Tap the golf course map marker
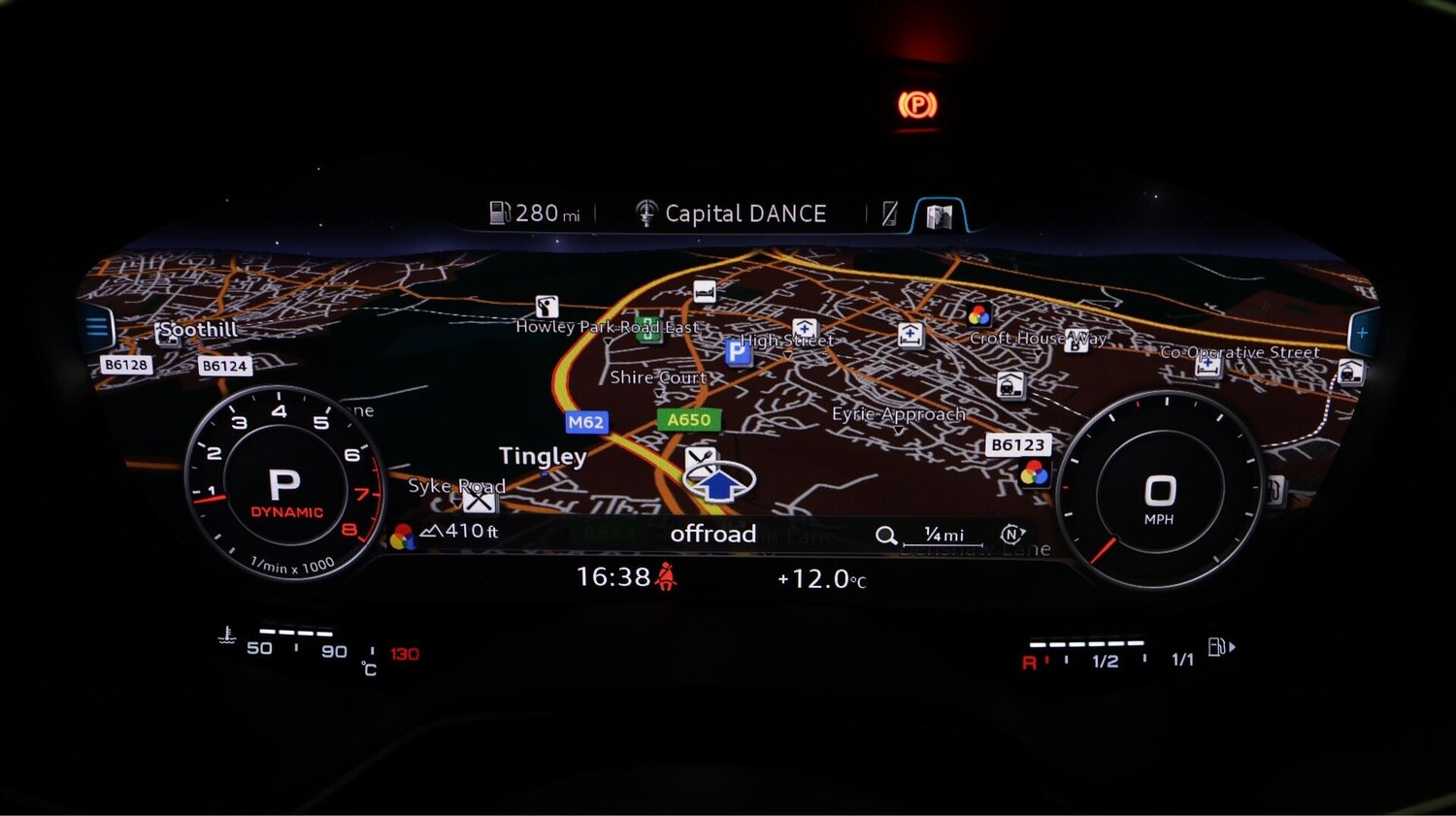 click(x=546, y=308)
